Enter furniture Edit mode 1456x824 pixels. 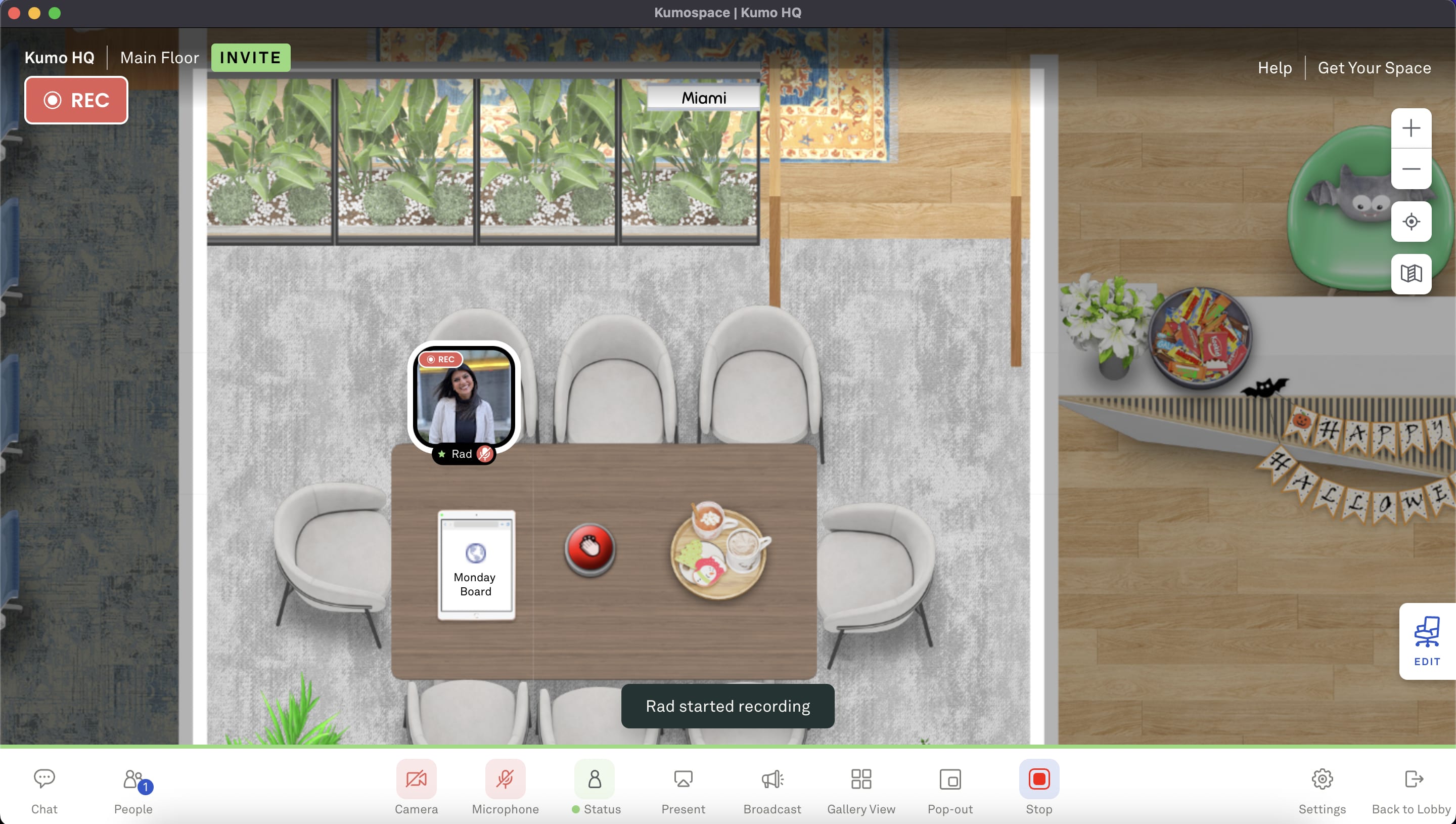point(1427,641)
